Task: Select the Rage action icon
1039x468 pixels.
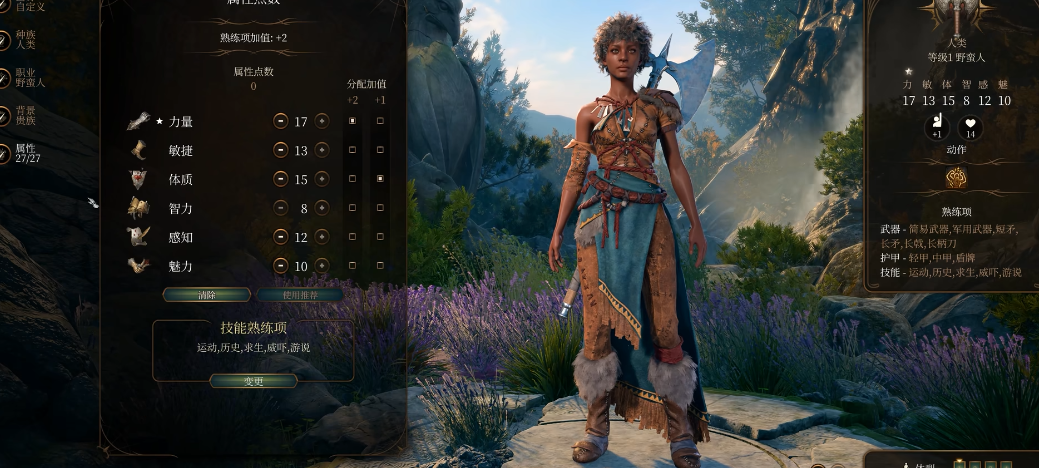Action: [955, 178]
